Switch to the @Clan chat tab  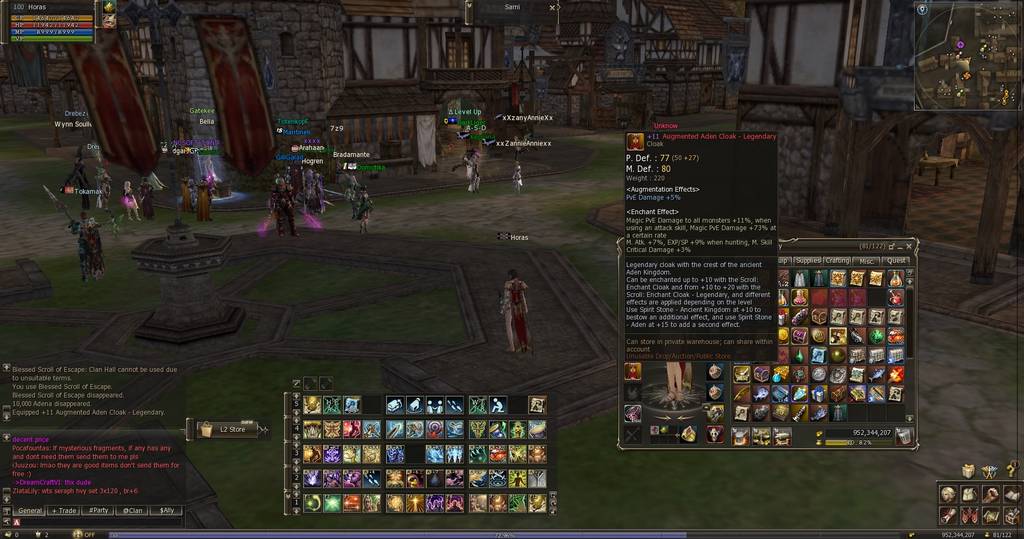pos(131,510)
